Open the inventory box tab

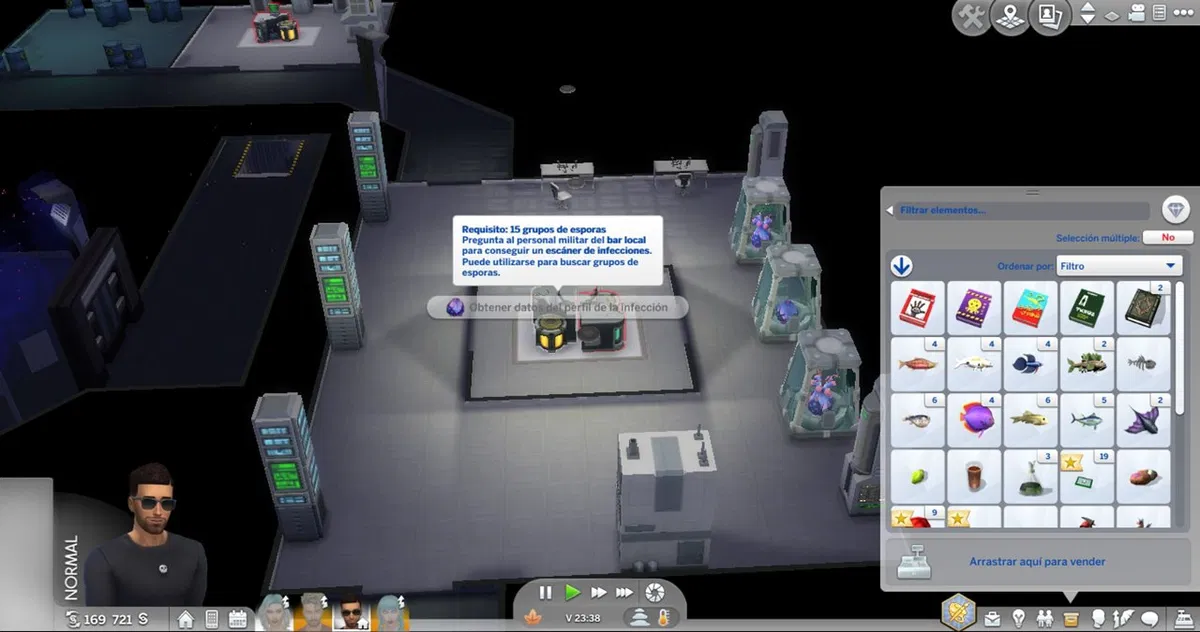tap(1070, 618)
